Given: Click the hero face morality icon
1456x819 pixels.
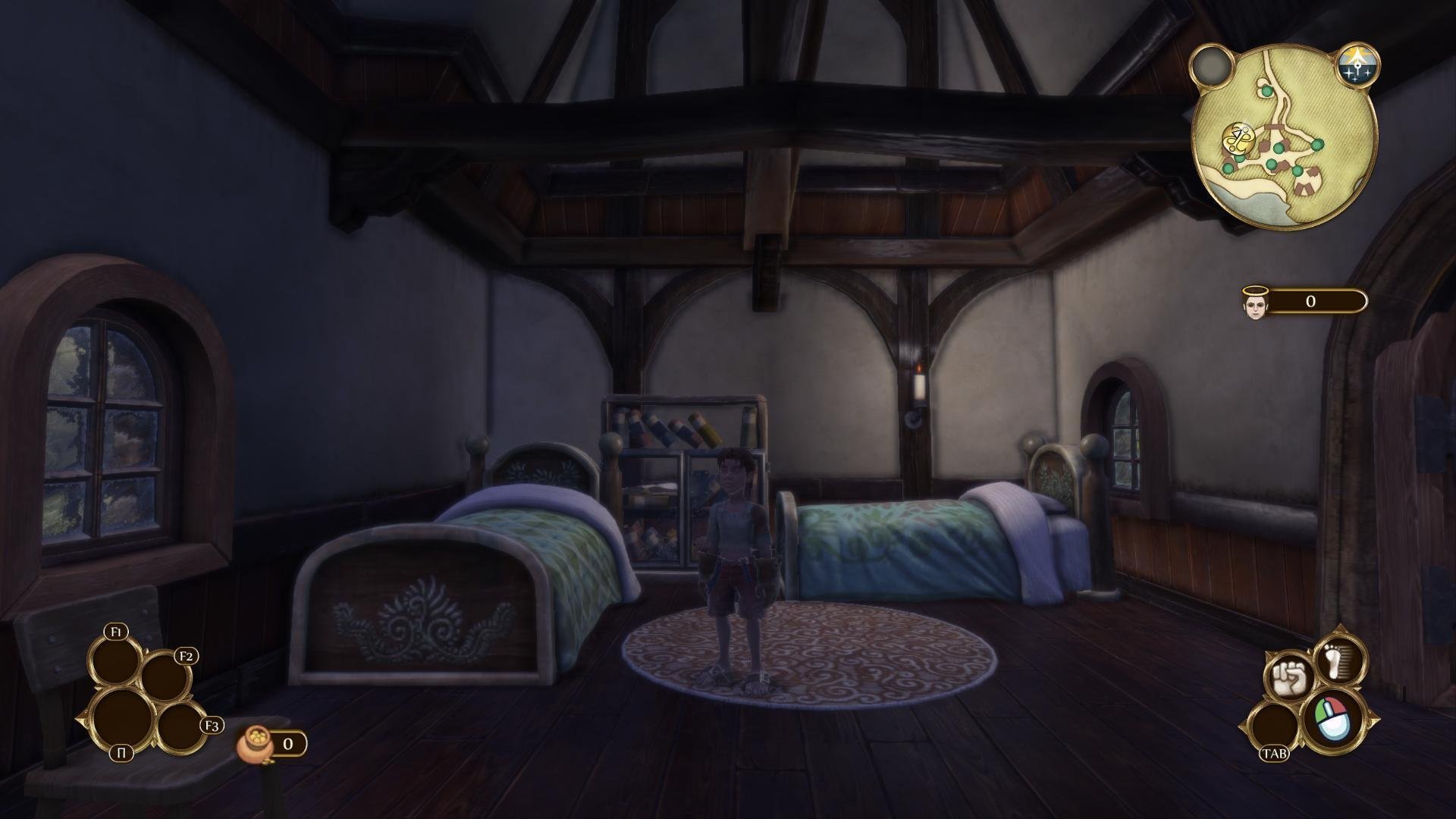Looking at the screenshot, I should pyautogui.click(x=1254, y=303).
